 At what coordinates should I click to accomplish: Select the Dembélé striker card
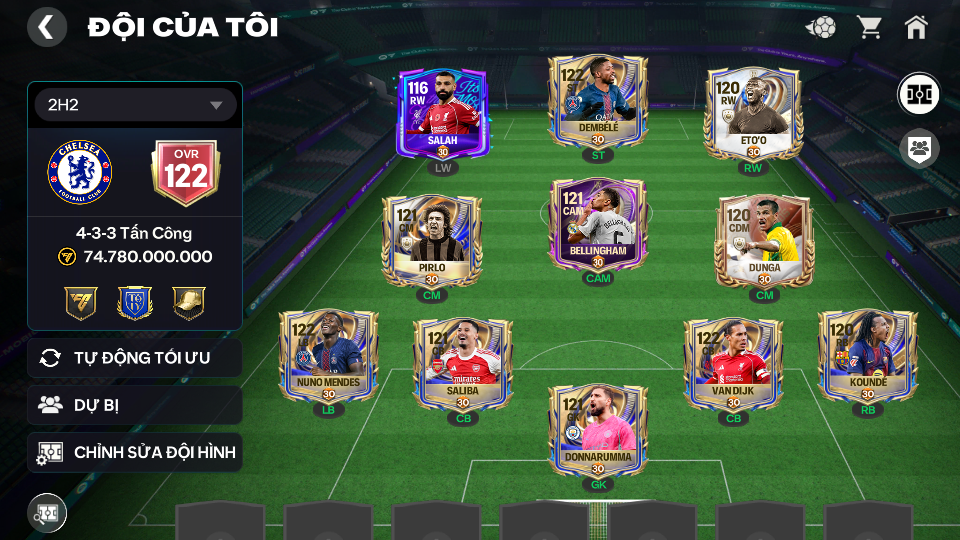[597, 102]
